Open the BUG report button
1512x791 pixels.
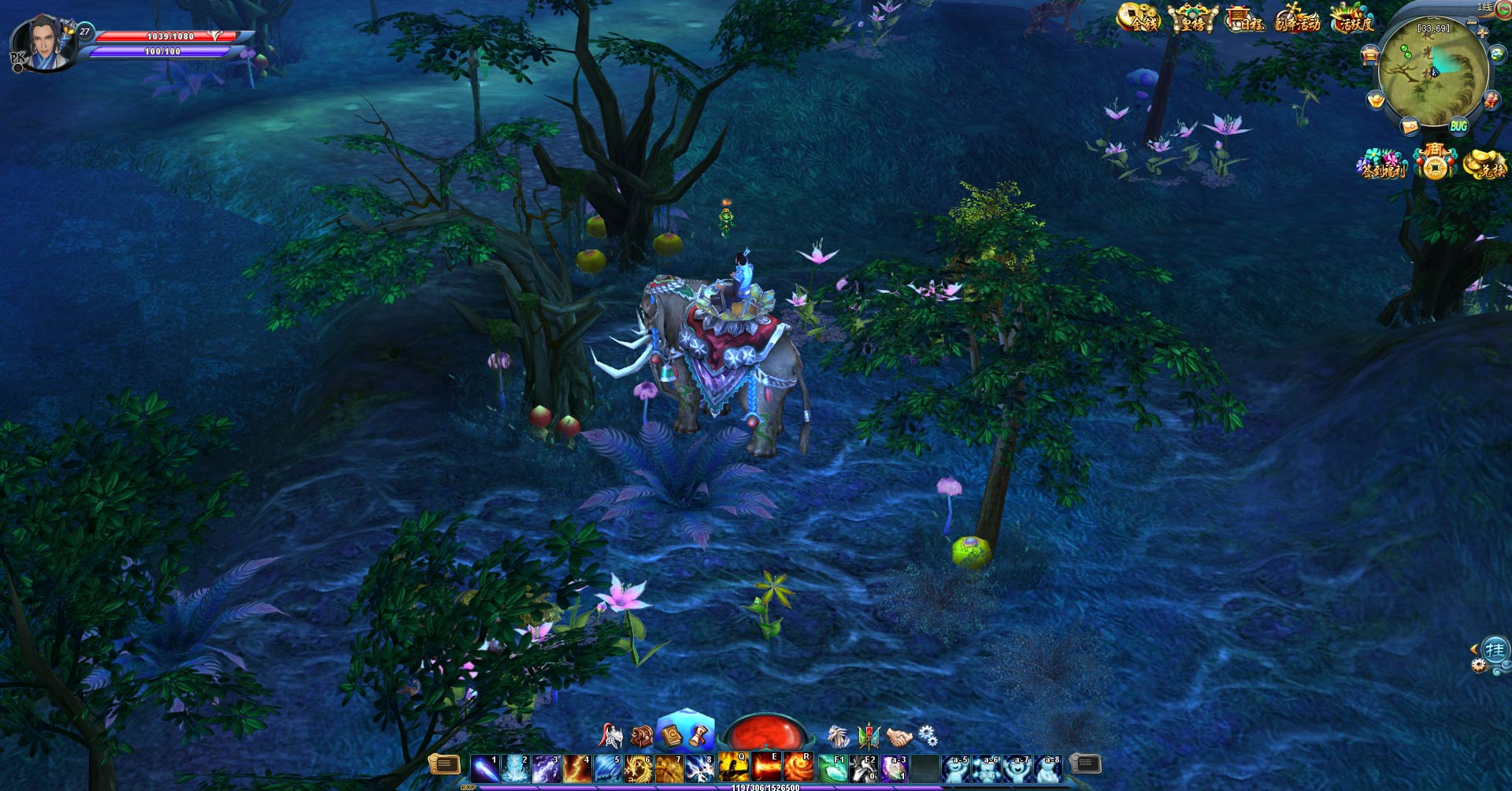click(1458, 126)
